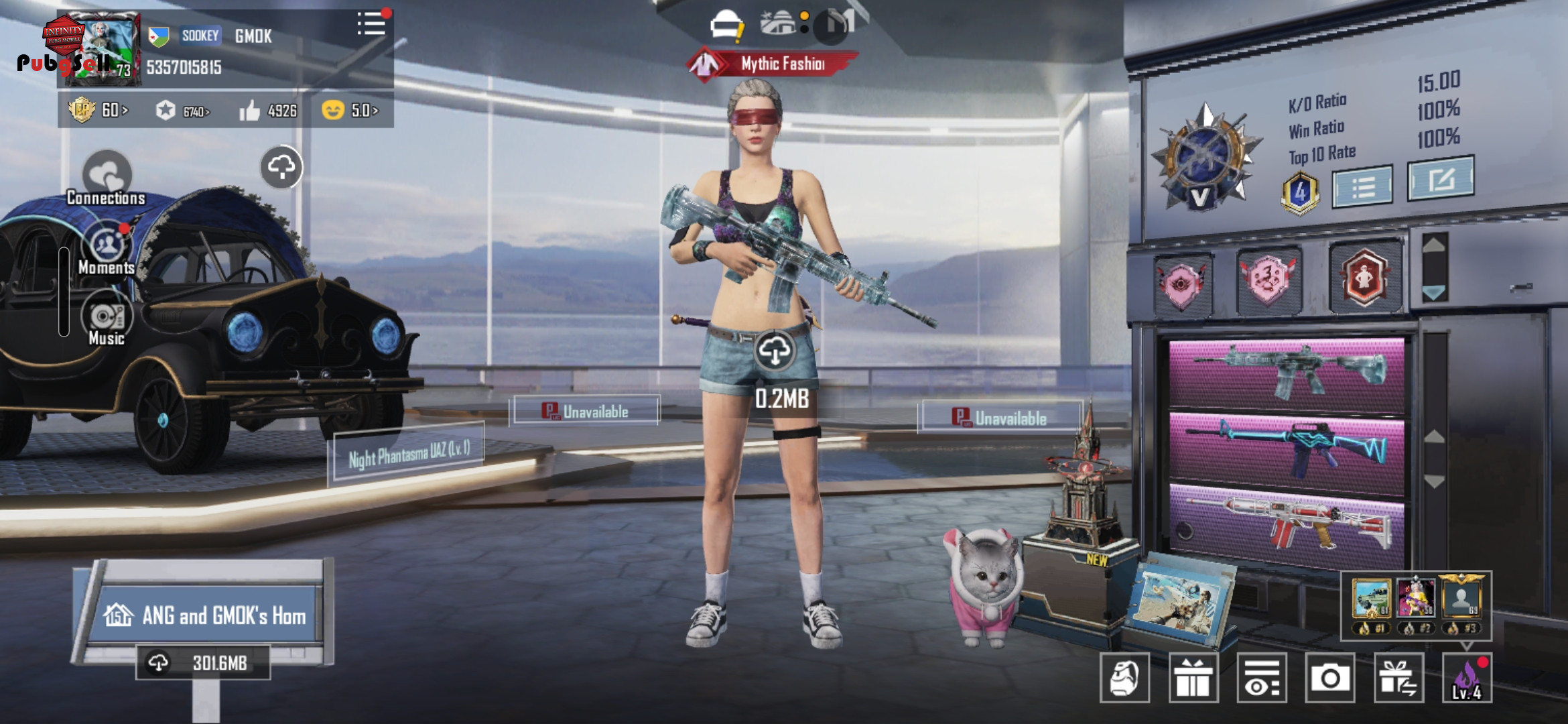The width and height of the screenshot is (1568, 724).
Task: View the Royale Pass level 60
Action: (98, 110)
